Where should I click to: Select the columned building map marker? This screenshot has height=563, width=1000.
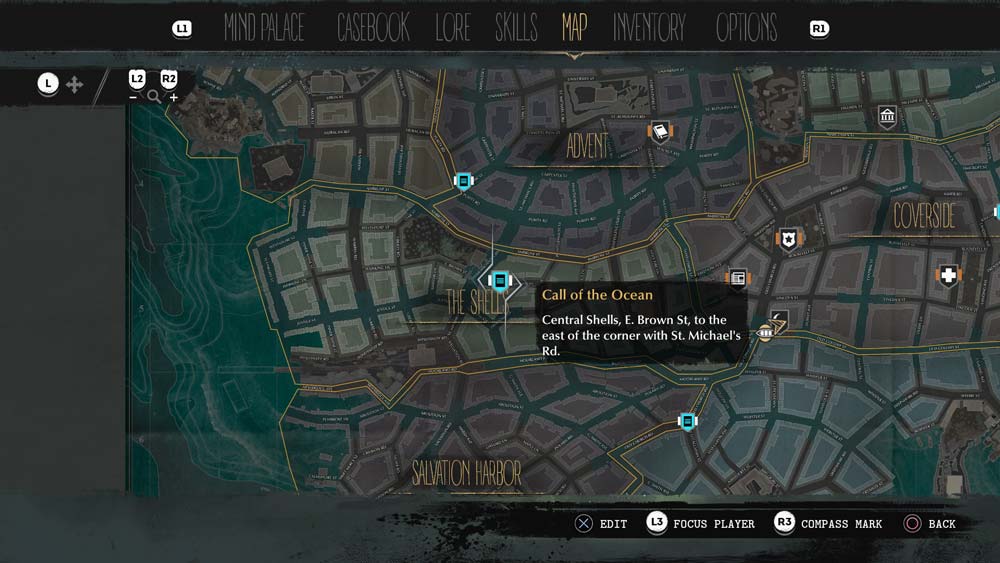(x=887, y=117)
